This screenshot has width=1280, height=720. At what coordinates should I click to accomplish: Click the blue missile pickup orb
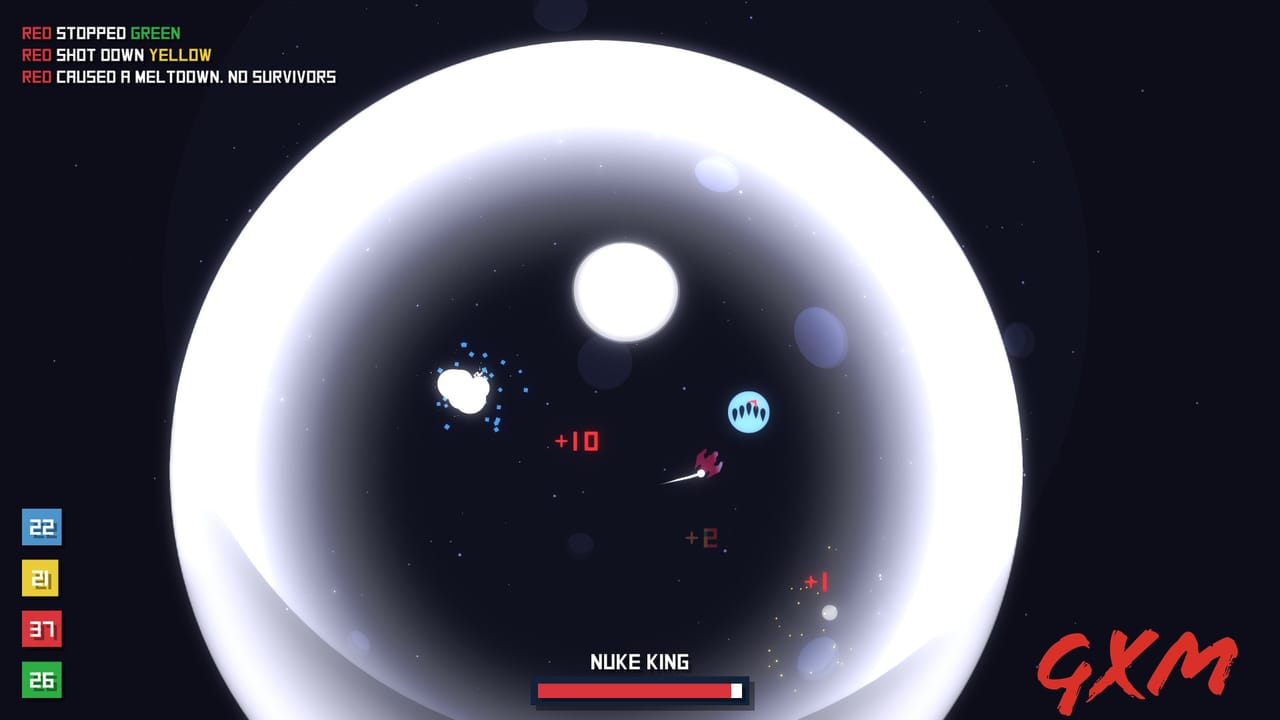748,410
